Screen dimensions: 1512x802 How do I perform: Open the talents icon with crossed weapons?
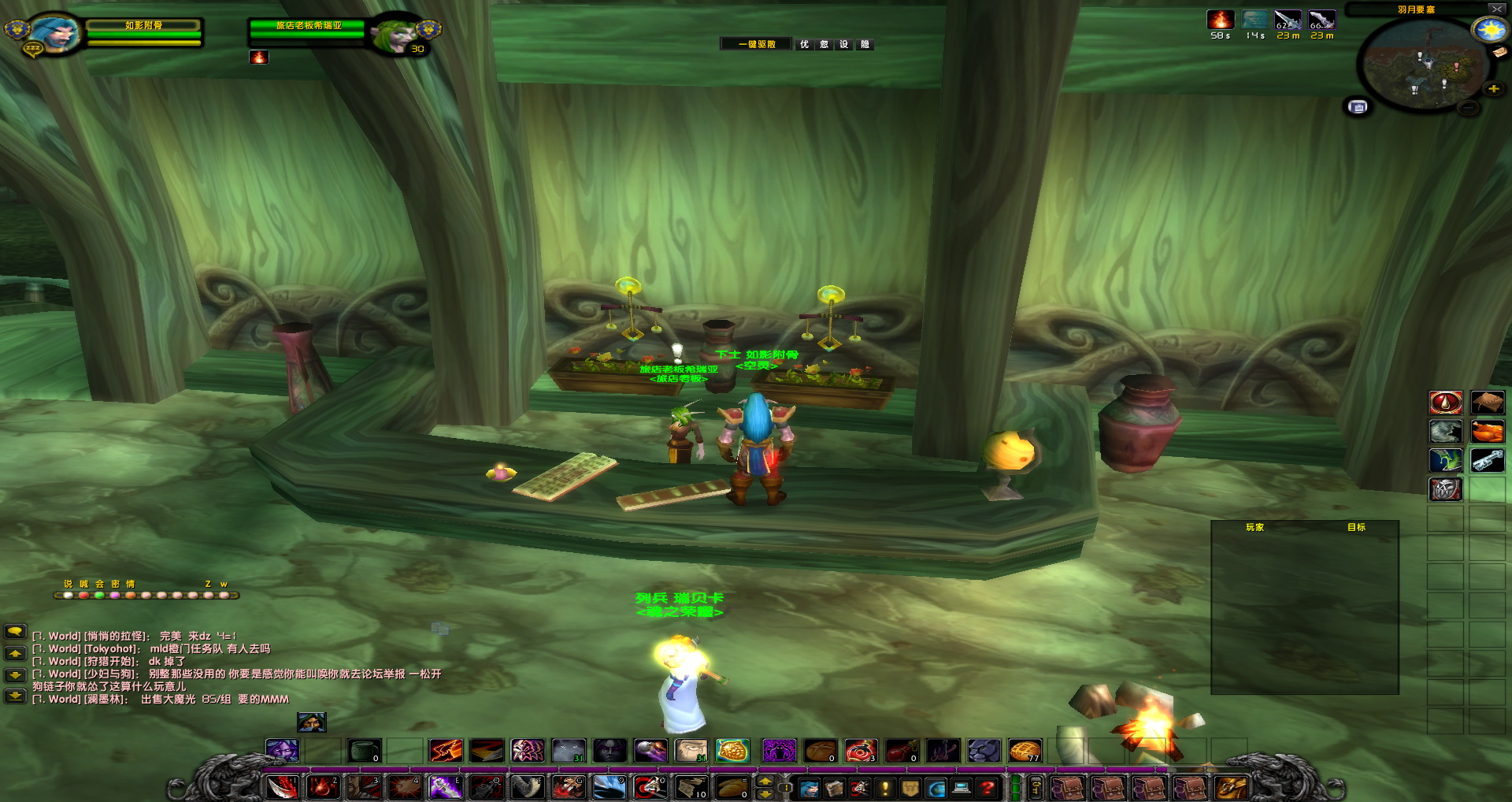point(859,788)
